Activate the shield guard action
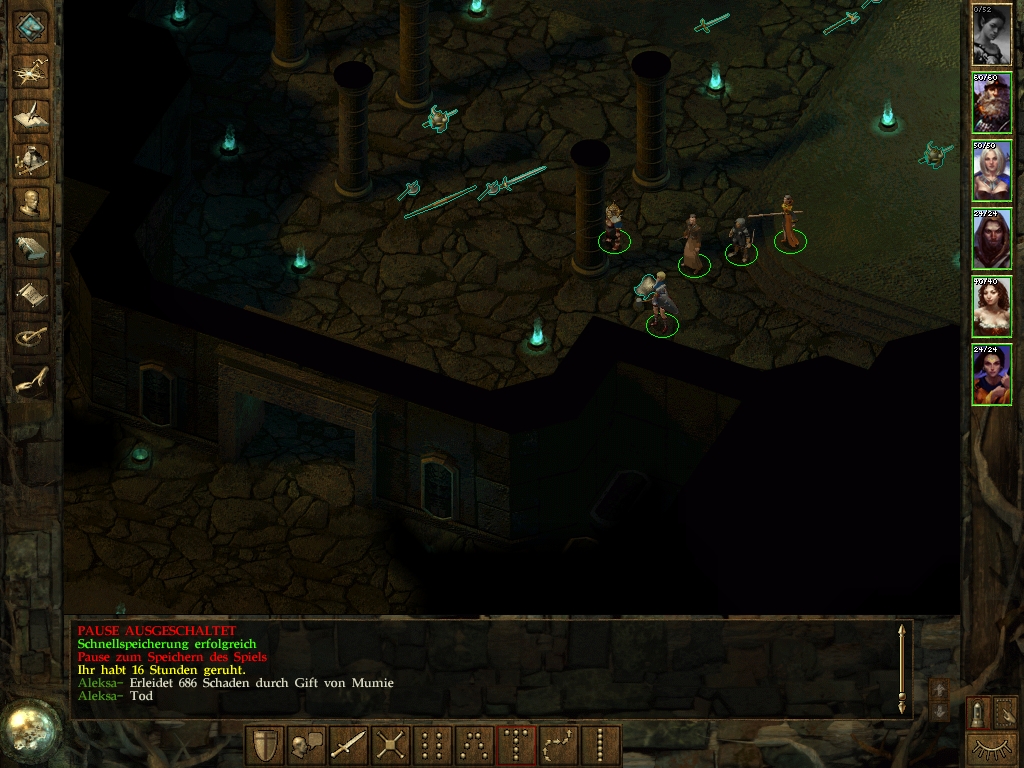 click(x=265, y=746)
